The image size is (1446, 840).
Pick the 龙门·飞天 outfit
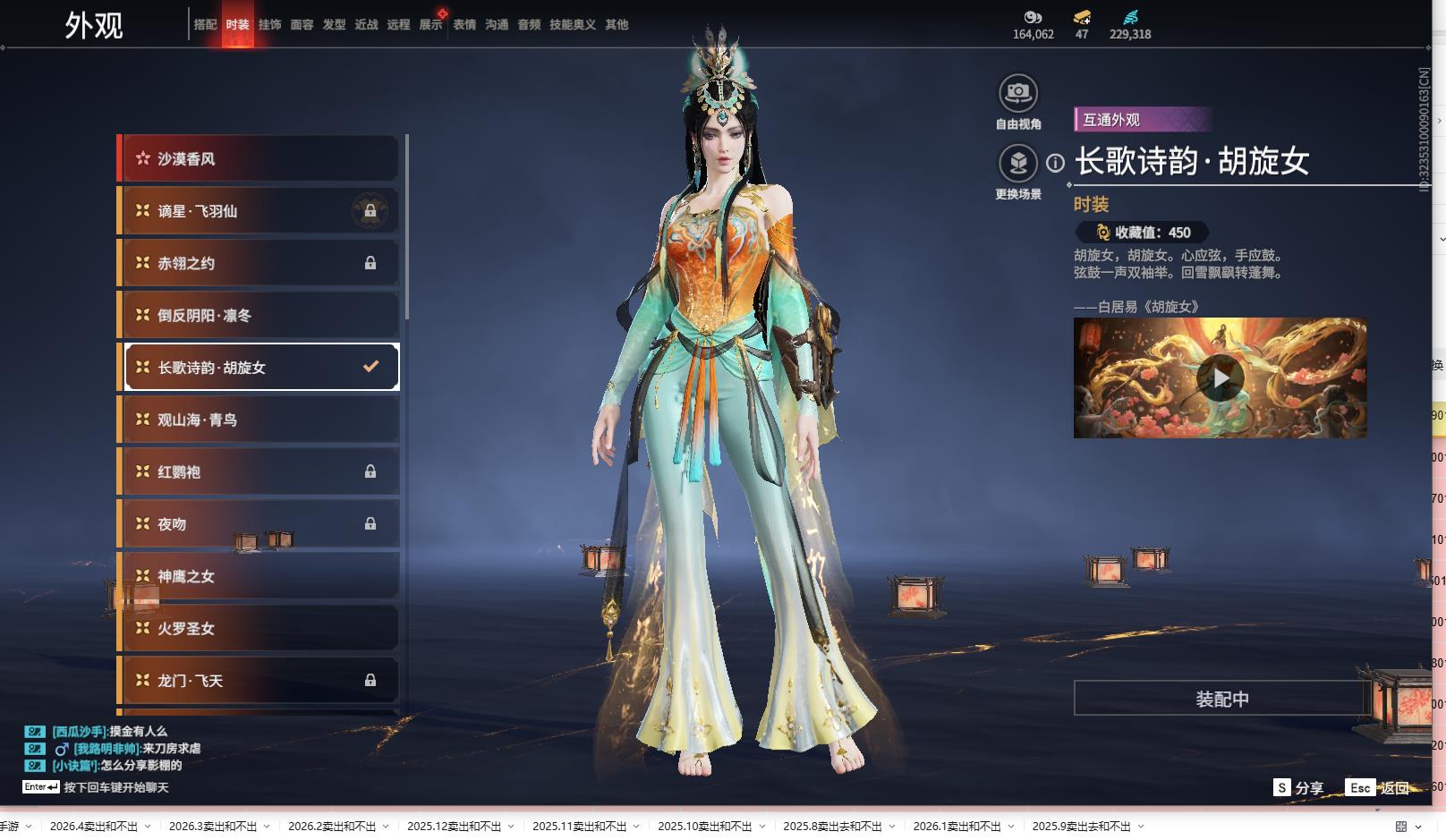click(259, 681)
